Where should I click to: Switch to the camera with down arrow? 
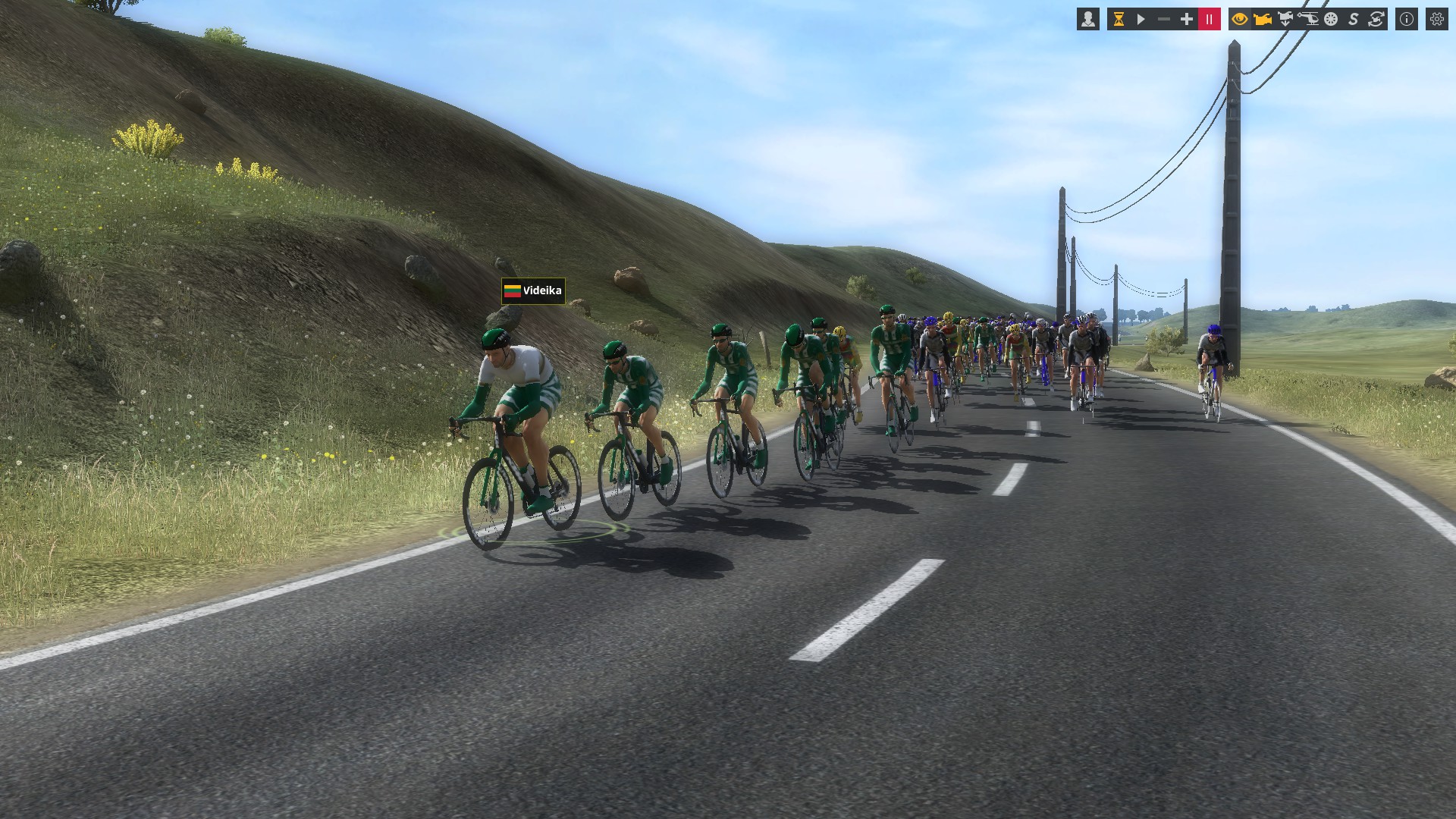click(1285, 20)
